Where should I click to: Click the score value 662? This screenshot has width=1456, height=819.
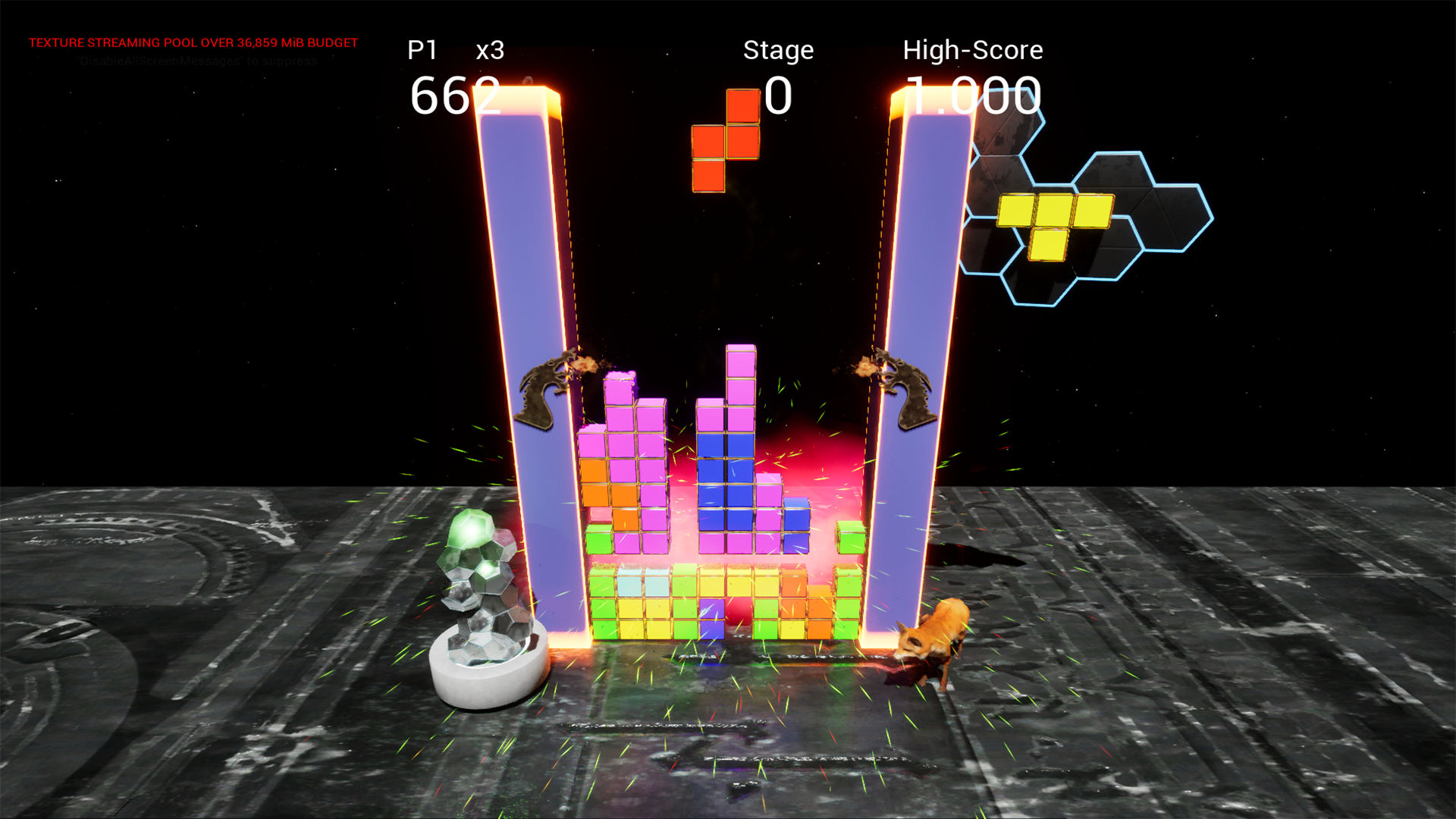[x=455, y=95]
